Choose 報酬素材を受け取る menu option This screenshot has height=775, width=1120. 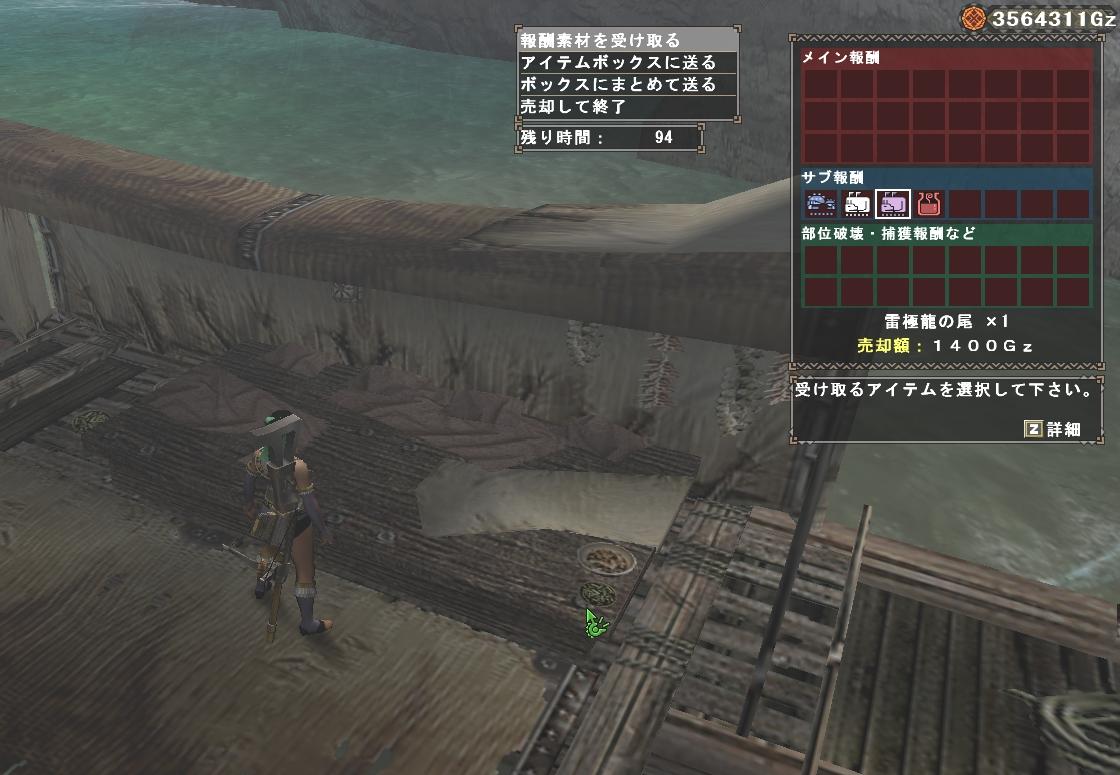600,41
